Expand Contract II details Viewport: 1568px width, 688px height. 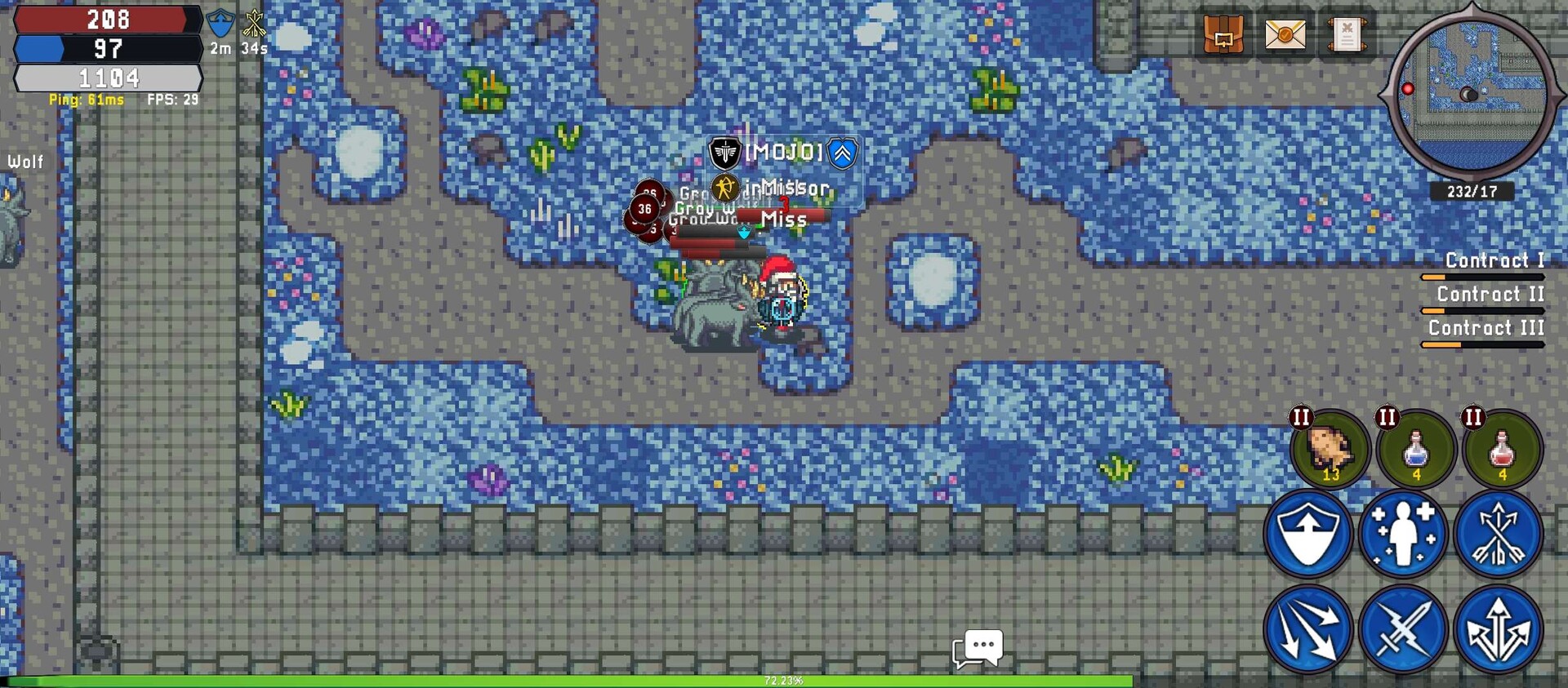pyautogui.click(x=1493, y=295)
